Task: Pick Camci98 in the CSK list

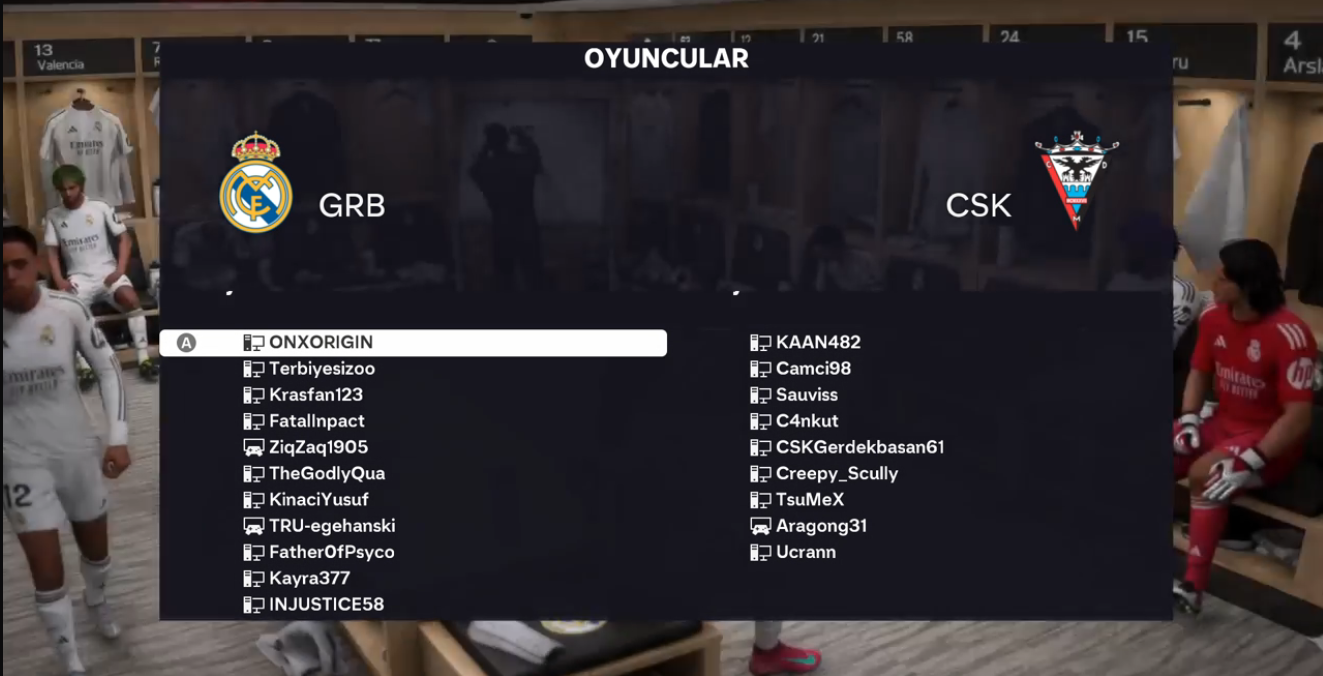Action: pyautogui.click(x=813, y=369)
